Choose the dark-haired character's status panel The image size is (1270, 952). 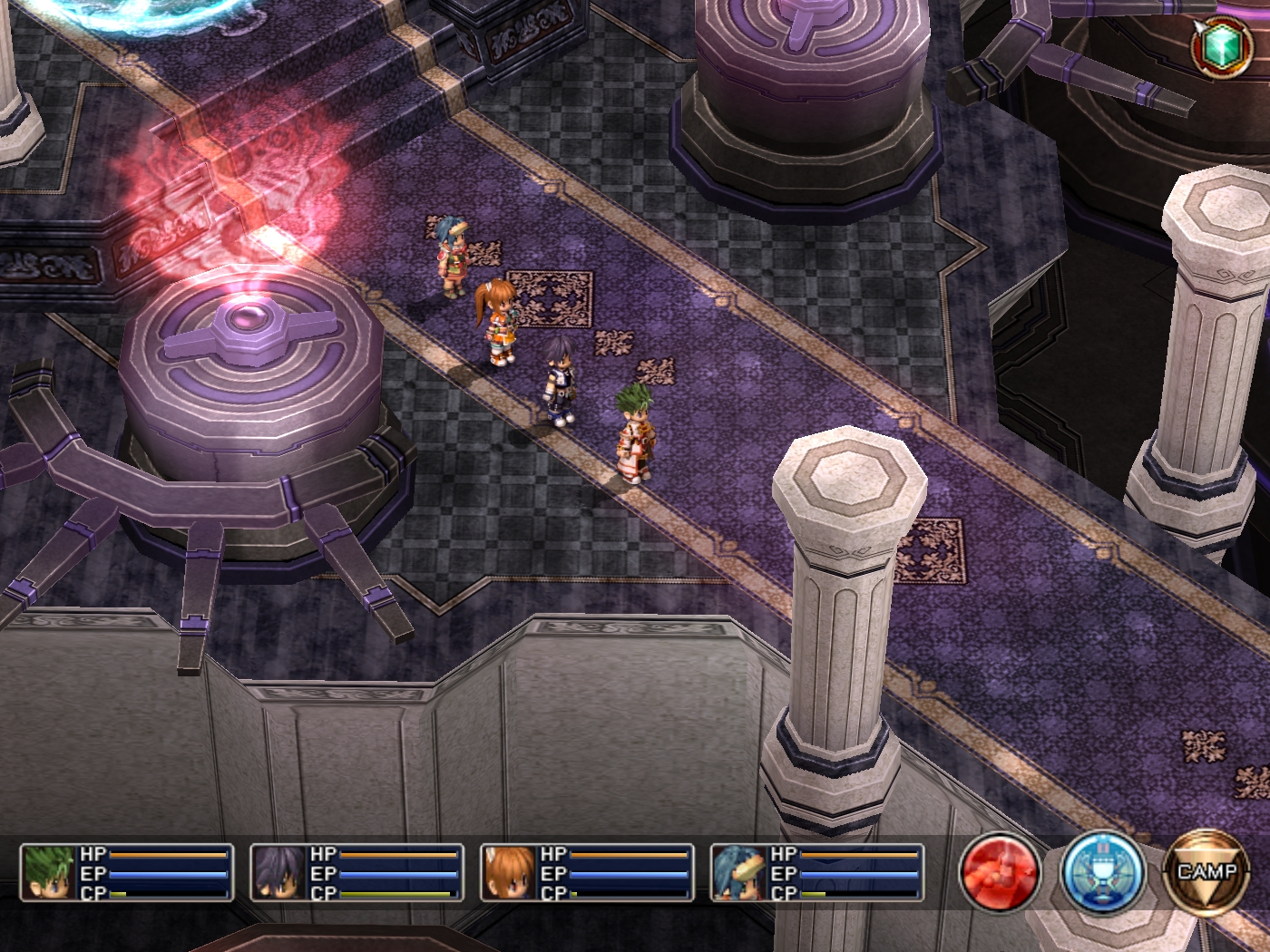point(357,872)
